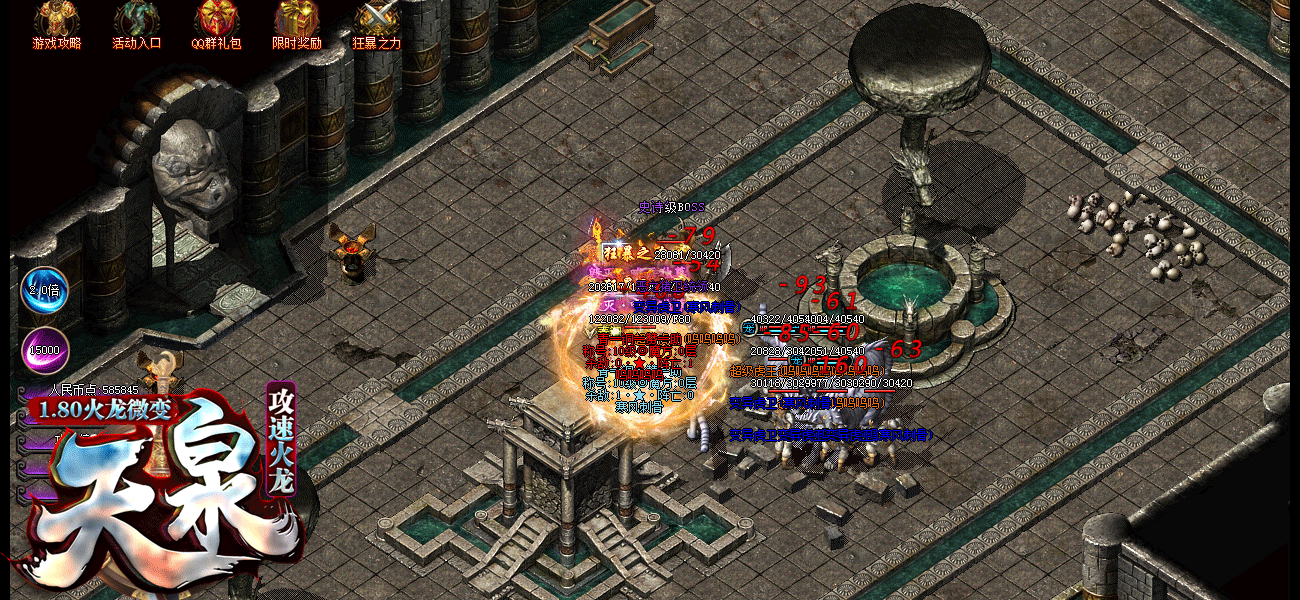
Task: Open the 活动入口 events entrance
Action: pyautogui.click(x=136, y=24)
